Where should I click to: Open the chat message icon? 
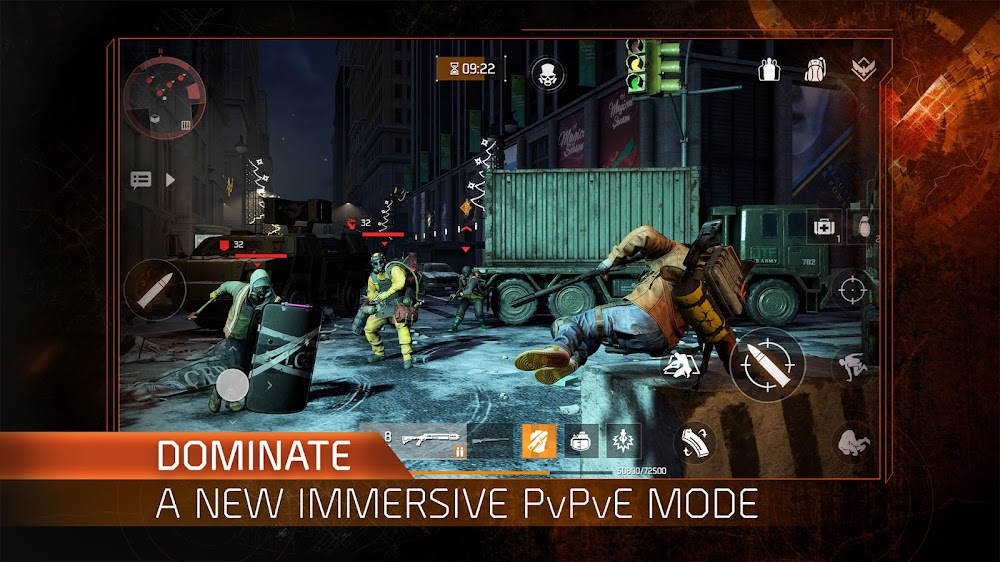click(141, 180)
